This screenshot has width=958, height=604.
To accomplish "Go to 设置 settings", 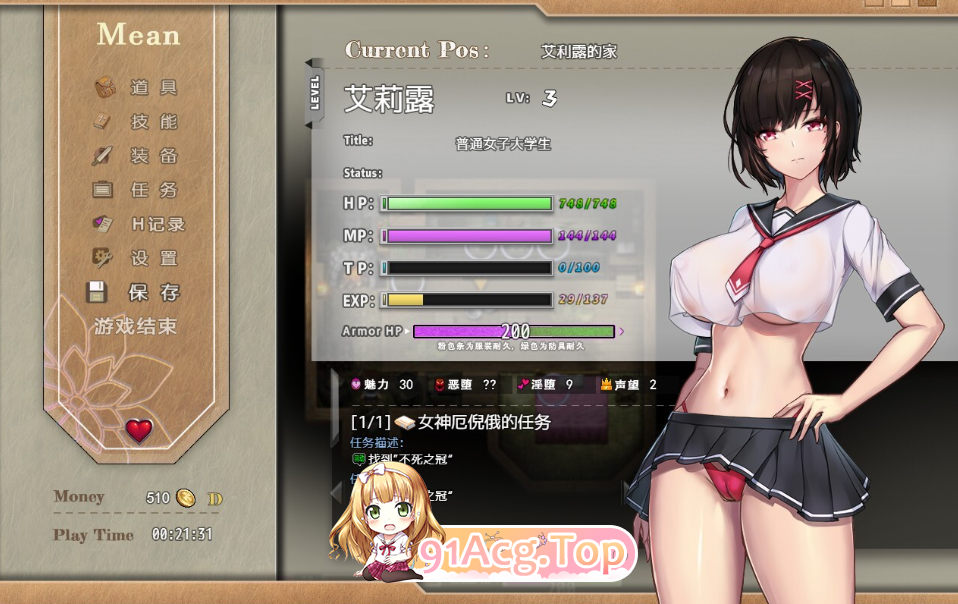I will [x=138, y=258].
